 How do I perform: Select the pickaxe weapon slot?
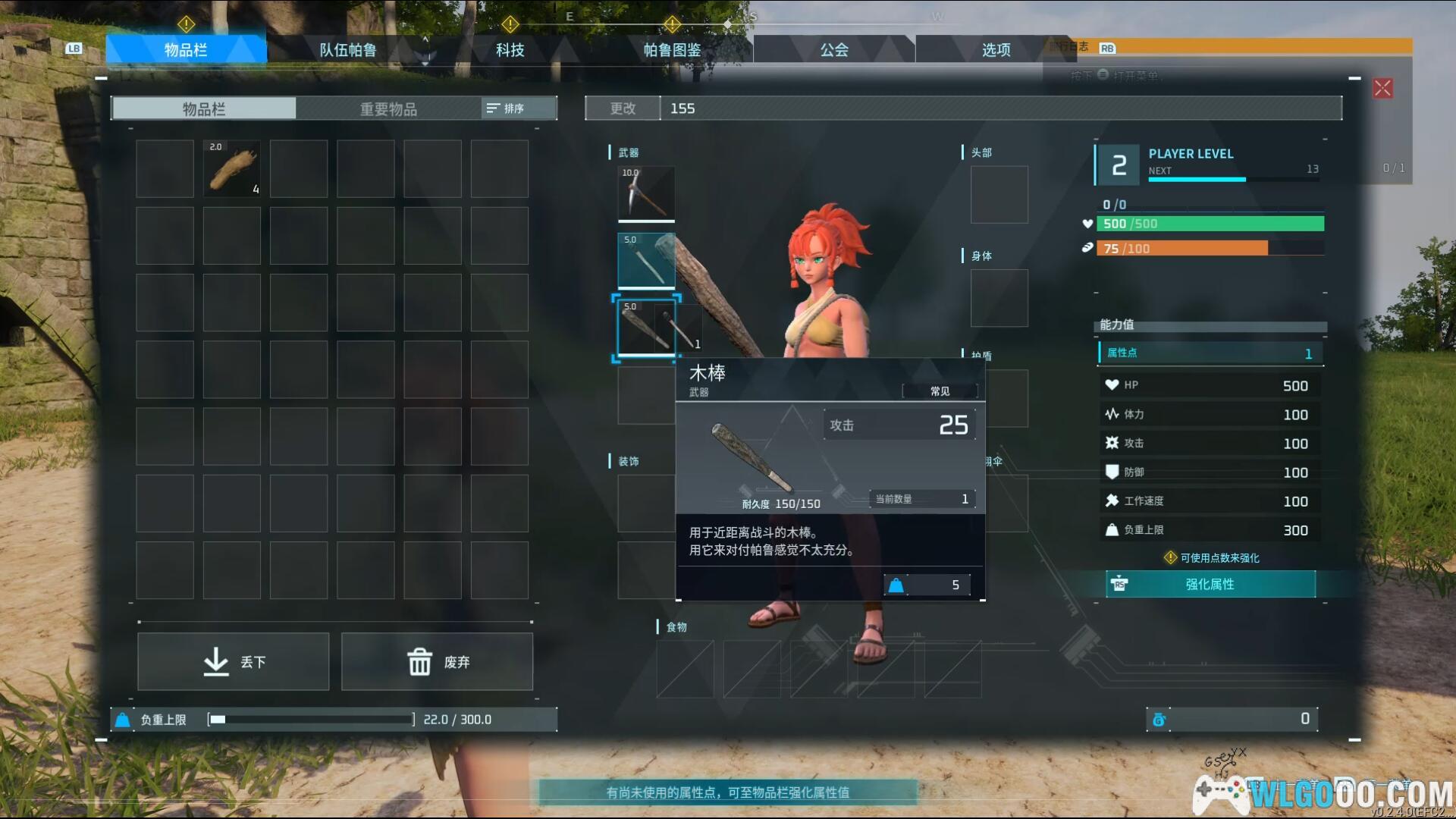[646, 194]
